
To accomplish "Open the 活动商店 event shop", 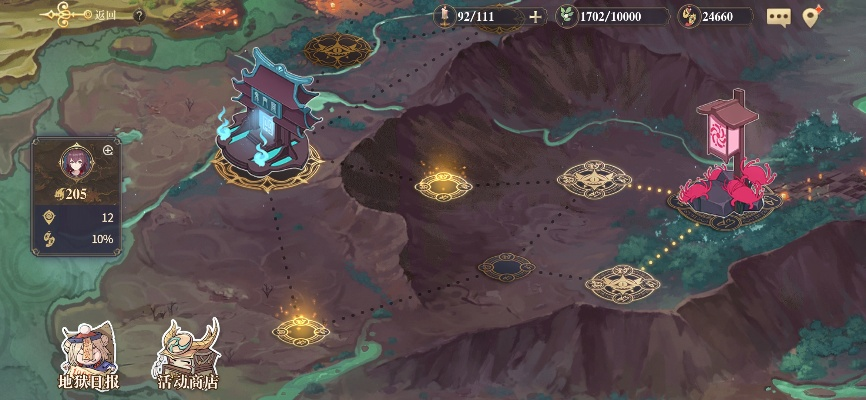I will [x=188, y=356].
